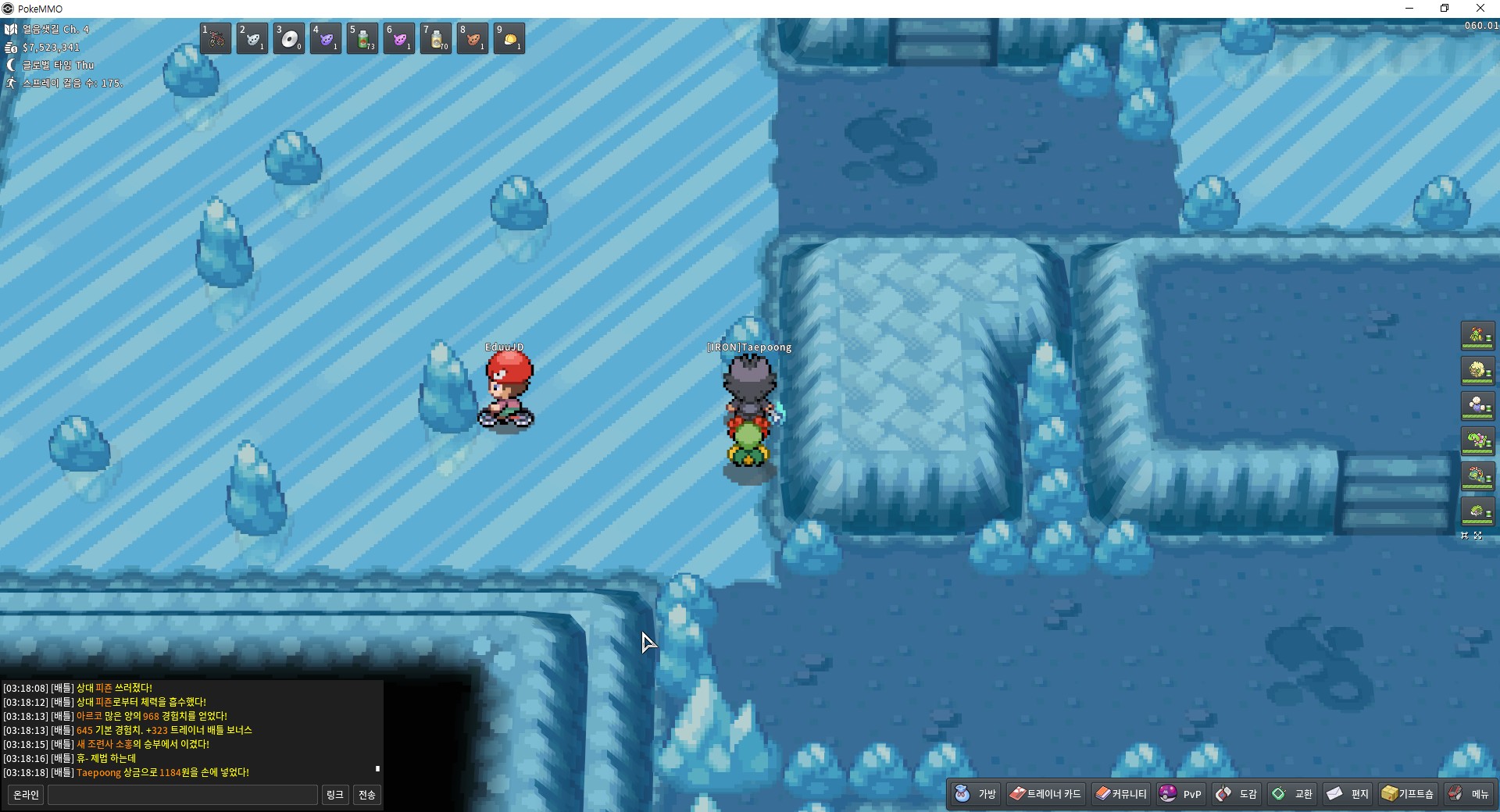Select the silver disc in hotbar slot 3

pyautogui.click(x=289, y=38)
